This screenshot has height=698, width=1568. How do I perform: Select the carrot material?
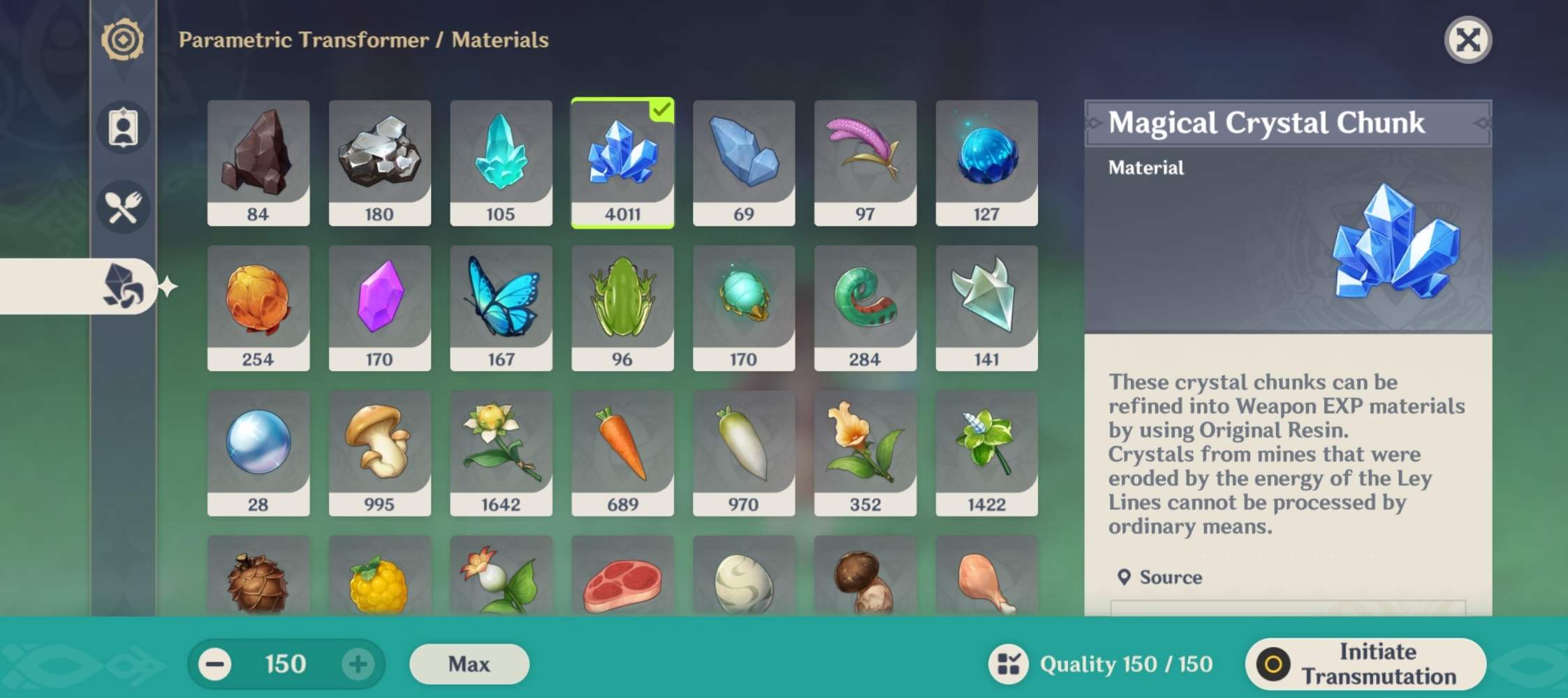622,454
